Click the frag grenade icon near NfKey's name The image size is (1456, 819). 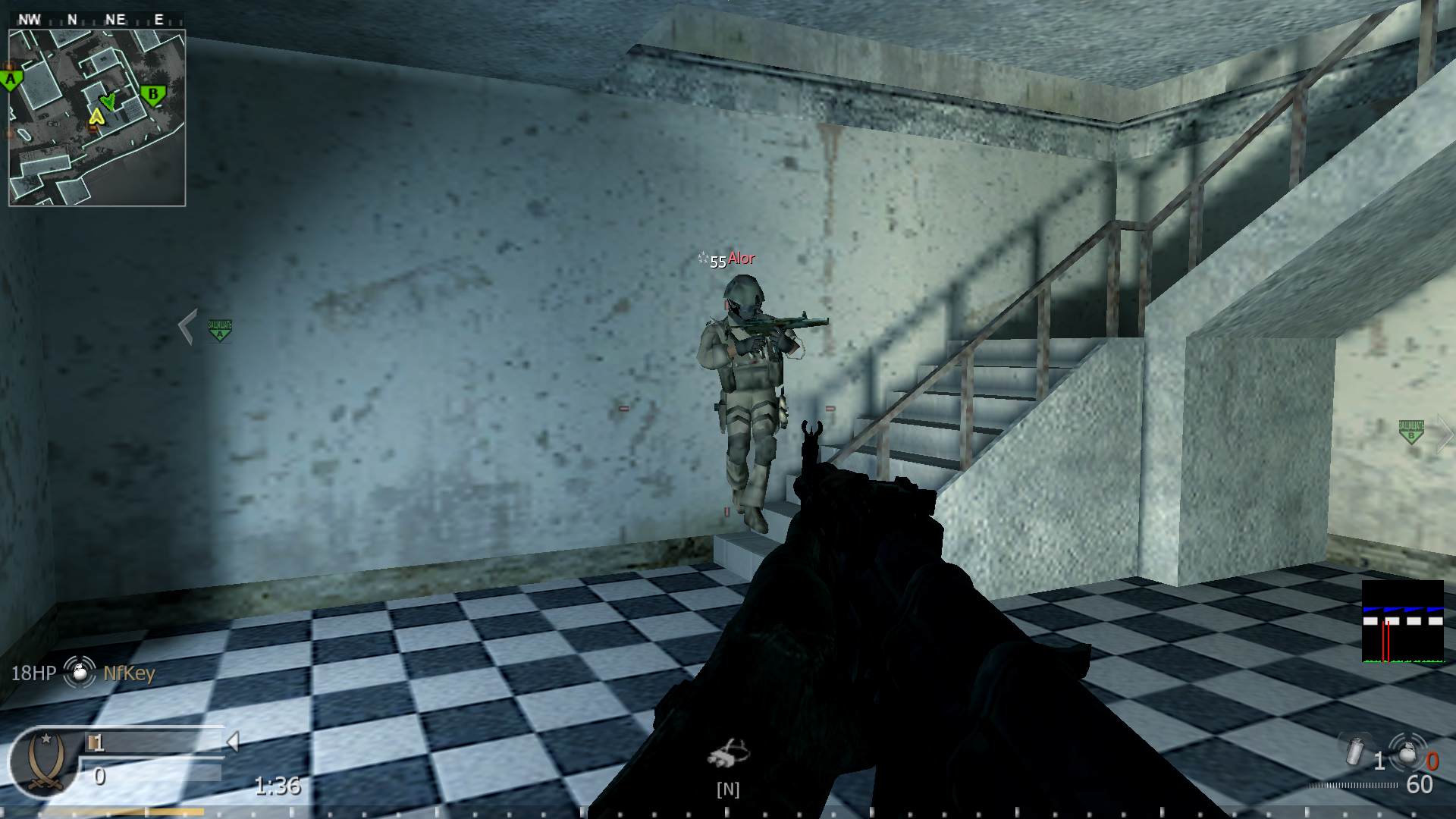78,673
